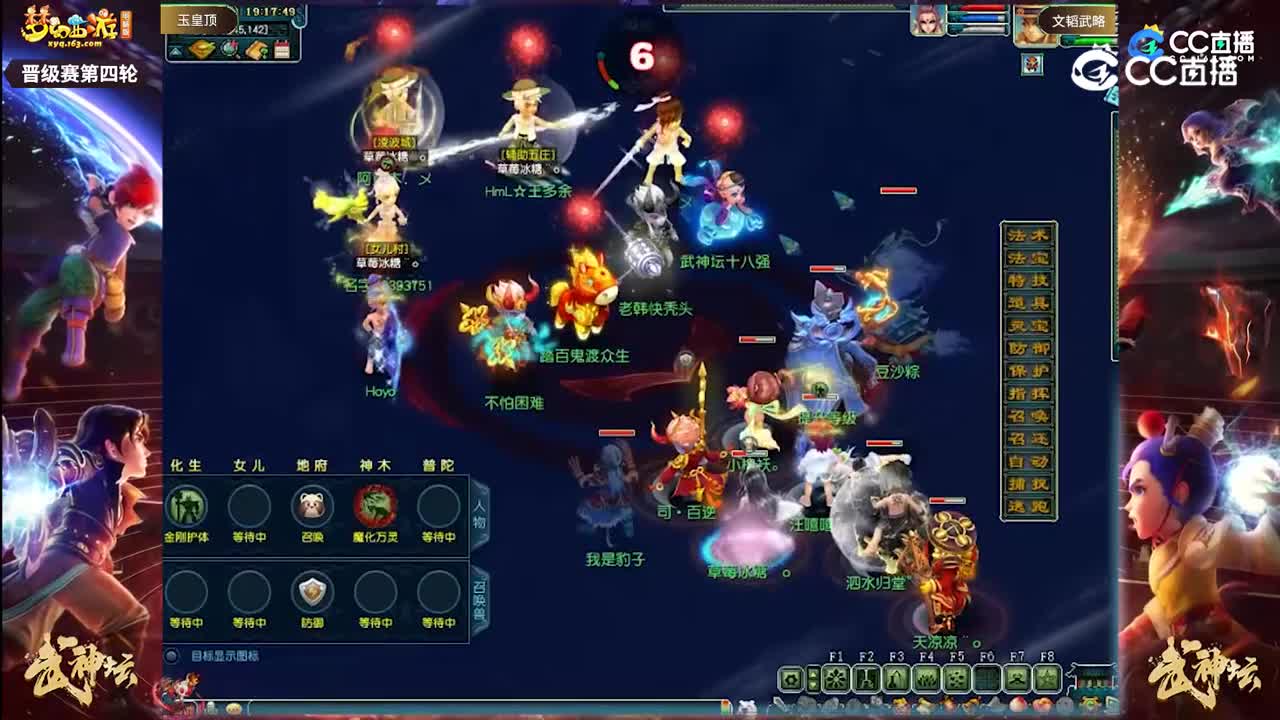The image size is (1280, 720).
Task: Click the up arrow to switch hotkey page
Action: [812, 673]
